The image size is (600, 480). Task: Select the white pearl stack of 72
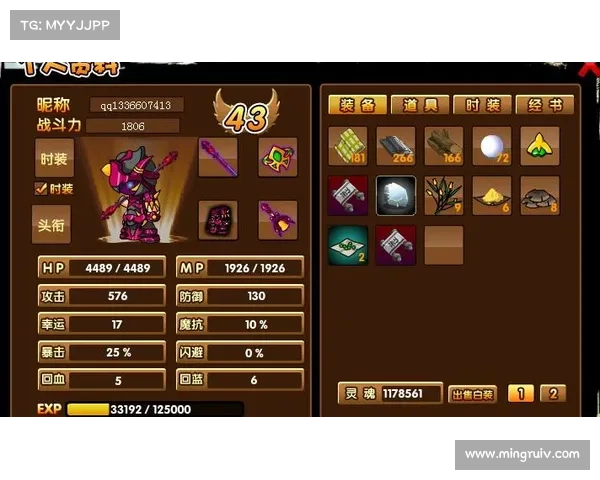click(x=492, y=146)
